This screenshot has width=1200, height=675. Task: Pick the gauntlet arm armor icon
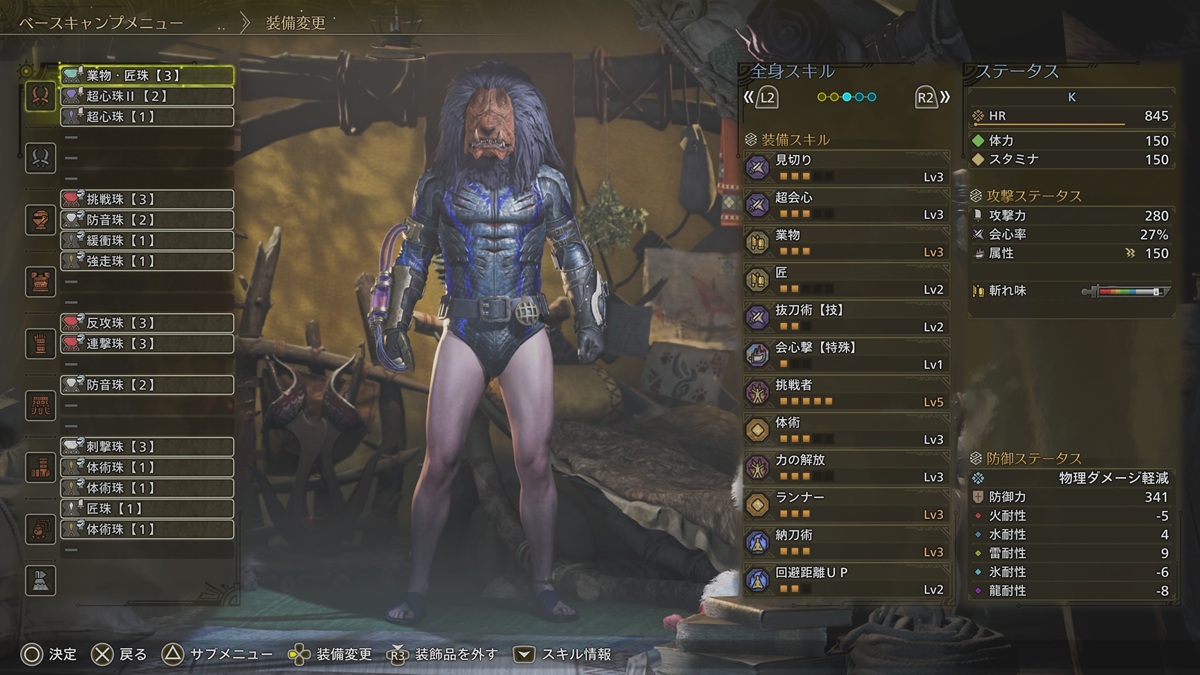tap(41, 343)
